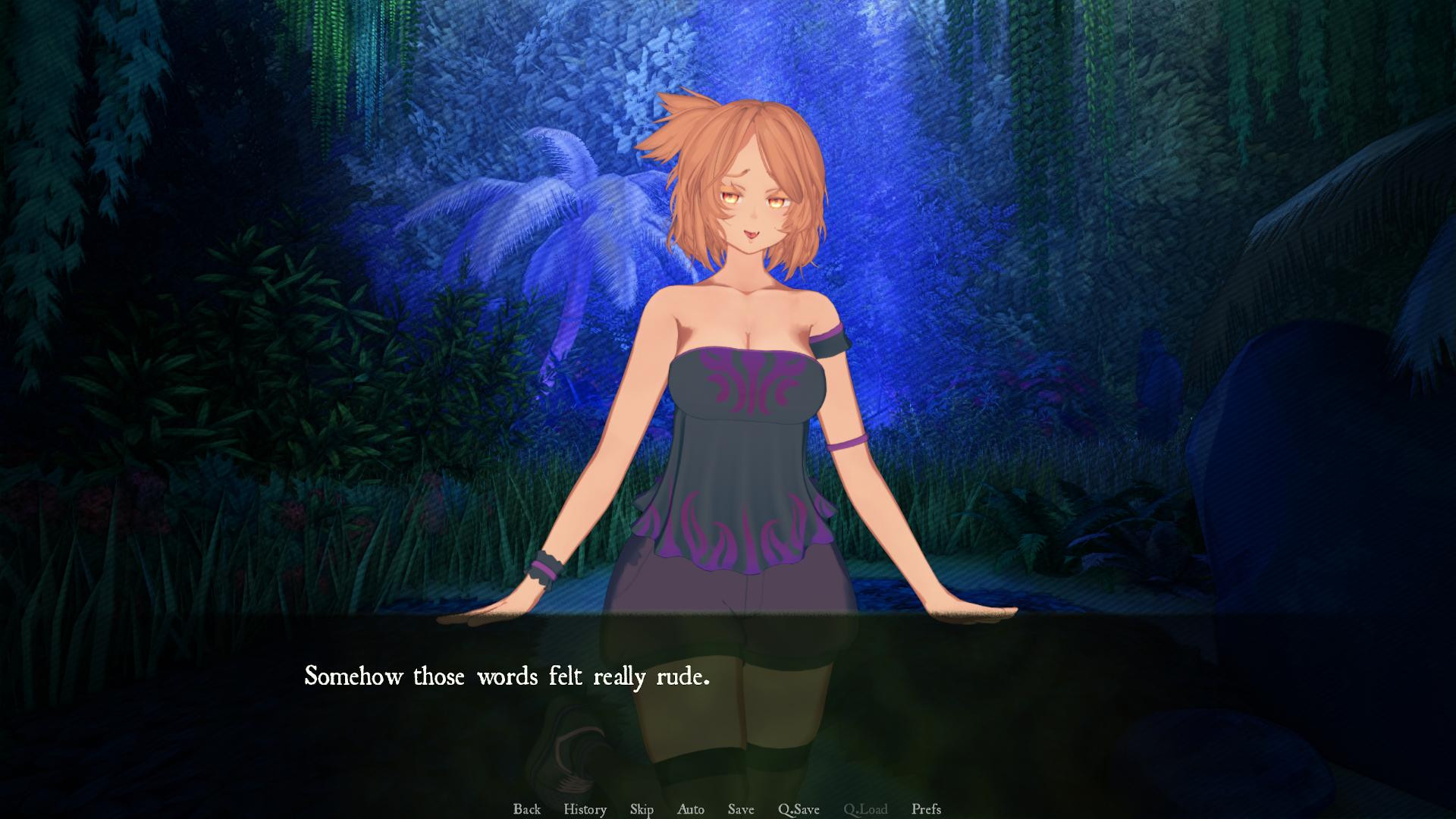Open Prefs settings
Image resolution: width=1456 pixels, height=819 pixels.
(x=926, y=809)
